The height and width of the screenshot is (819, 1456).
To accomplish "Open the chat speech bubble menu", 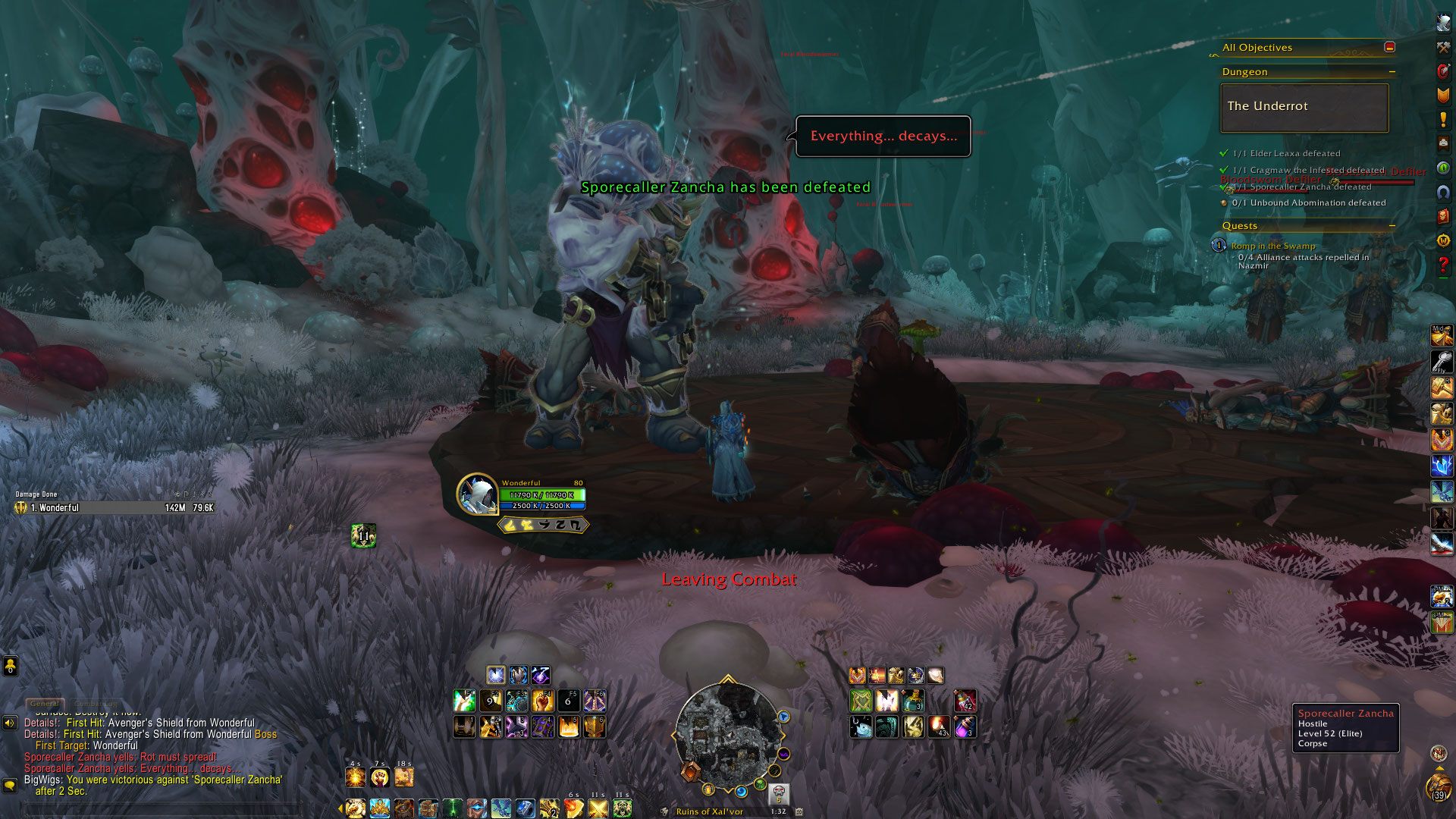I will click(x=10, y=785).
